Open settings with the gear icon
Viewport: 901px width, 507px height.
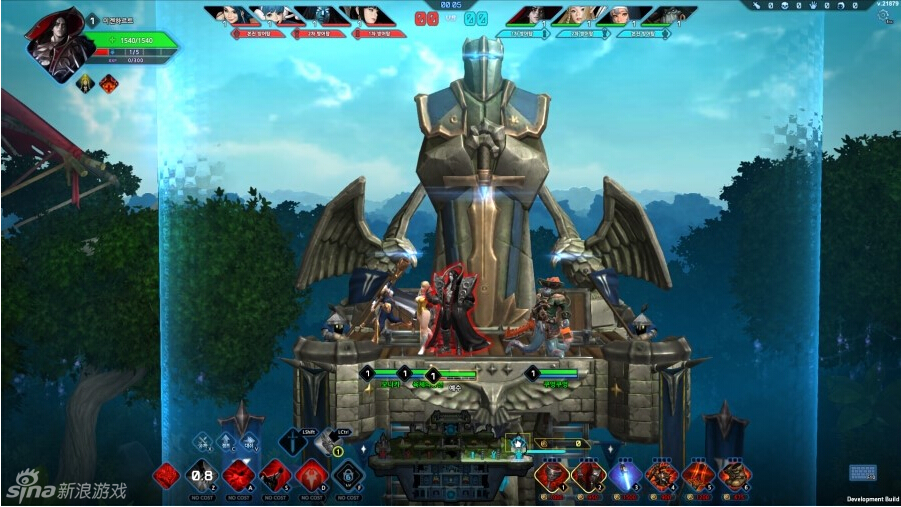click(x=882, y=16)
